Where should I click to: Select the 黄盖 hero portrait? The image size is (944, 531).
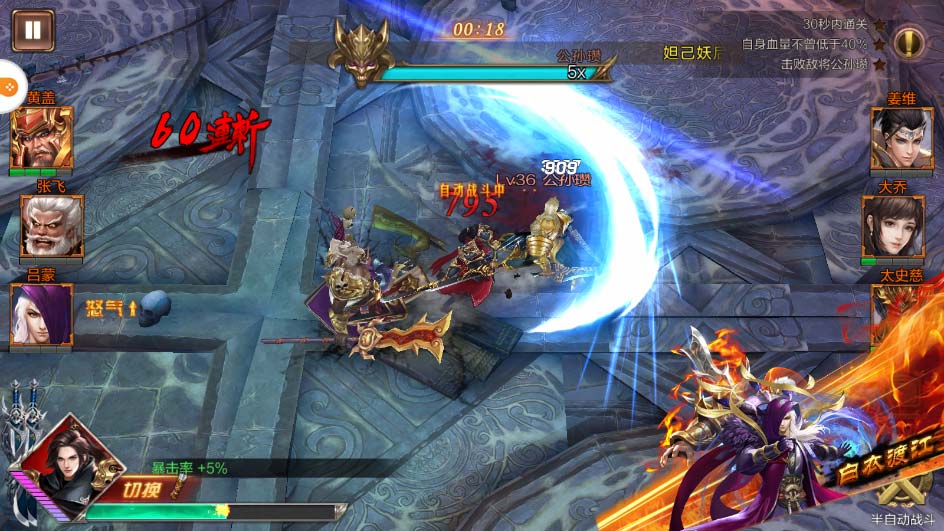(41, 139)
